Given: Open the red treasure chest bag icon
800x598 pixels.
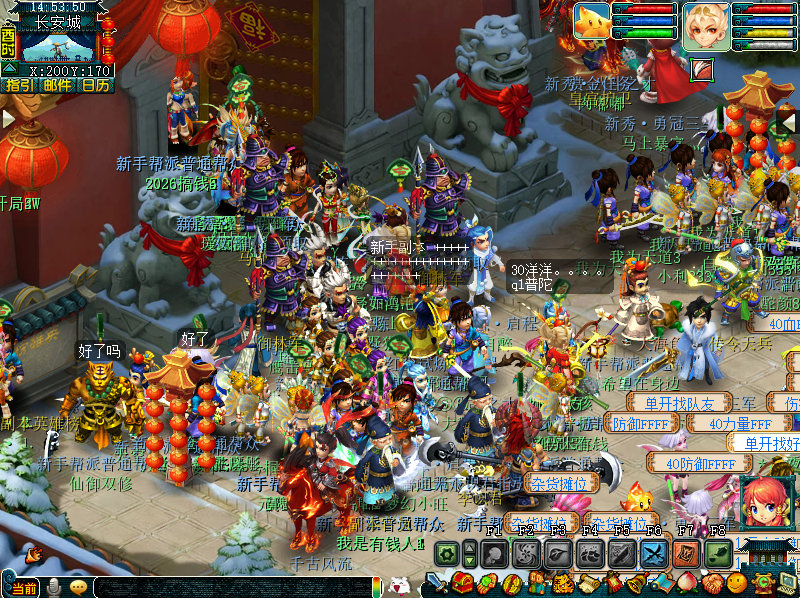Looking at the screenshot, I should click(x=461, y=583).
